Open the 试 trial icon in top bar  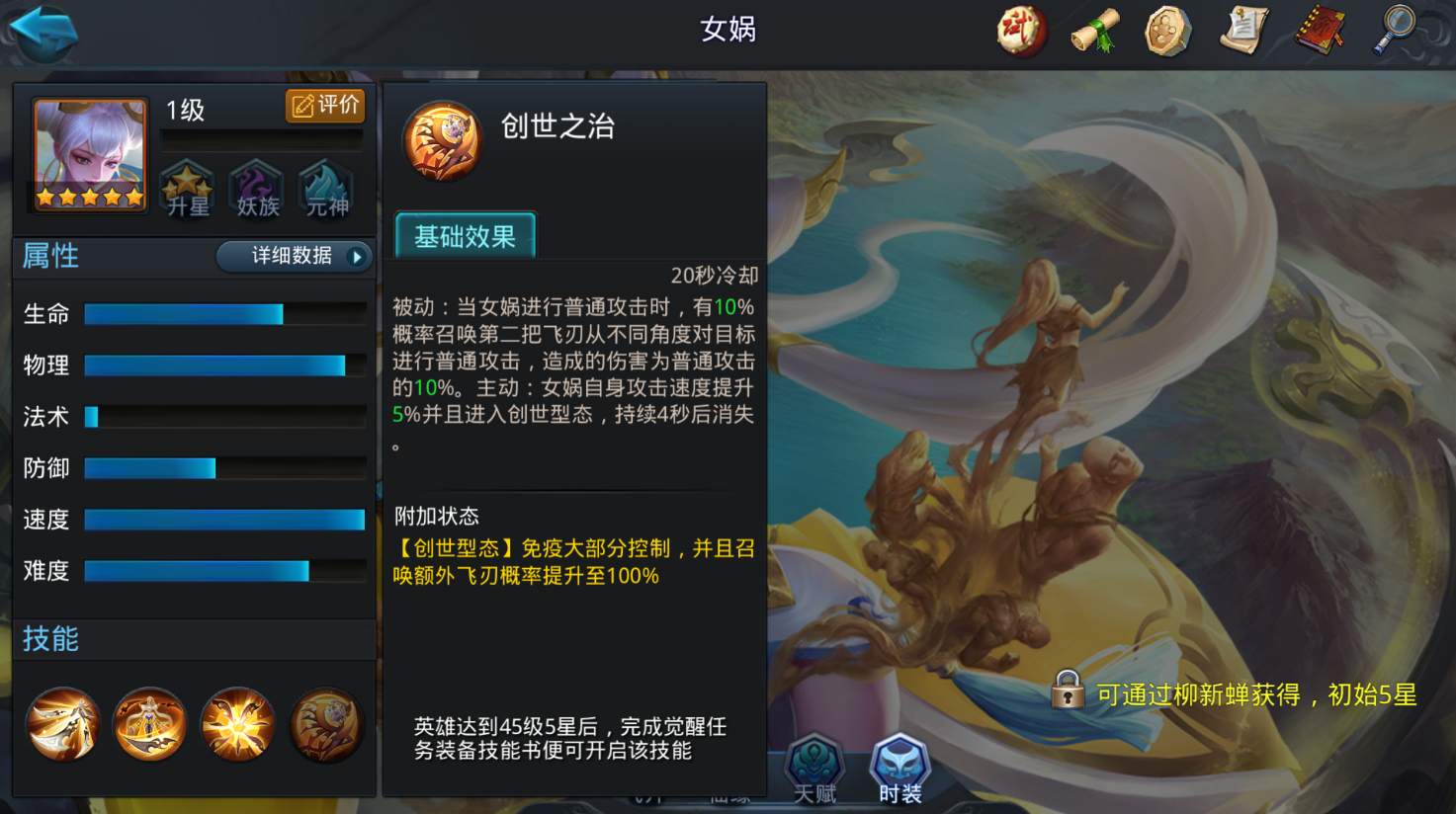coord(1021,31)
